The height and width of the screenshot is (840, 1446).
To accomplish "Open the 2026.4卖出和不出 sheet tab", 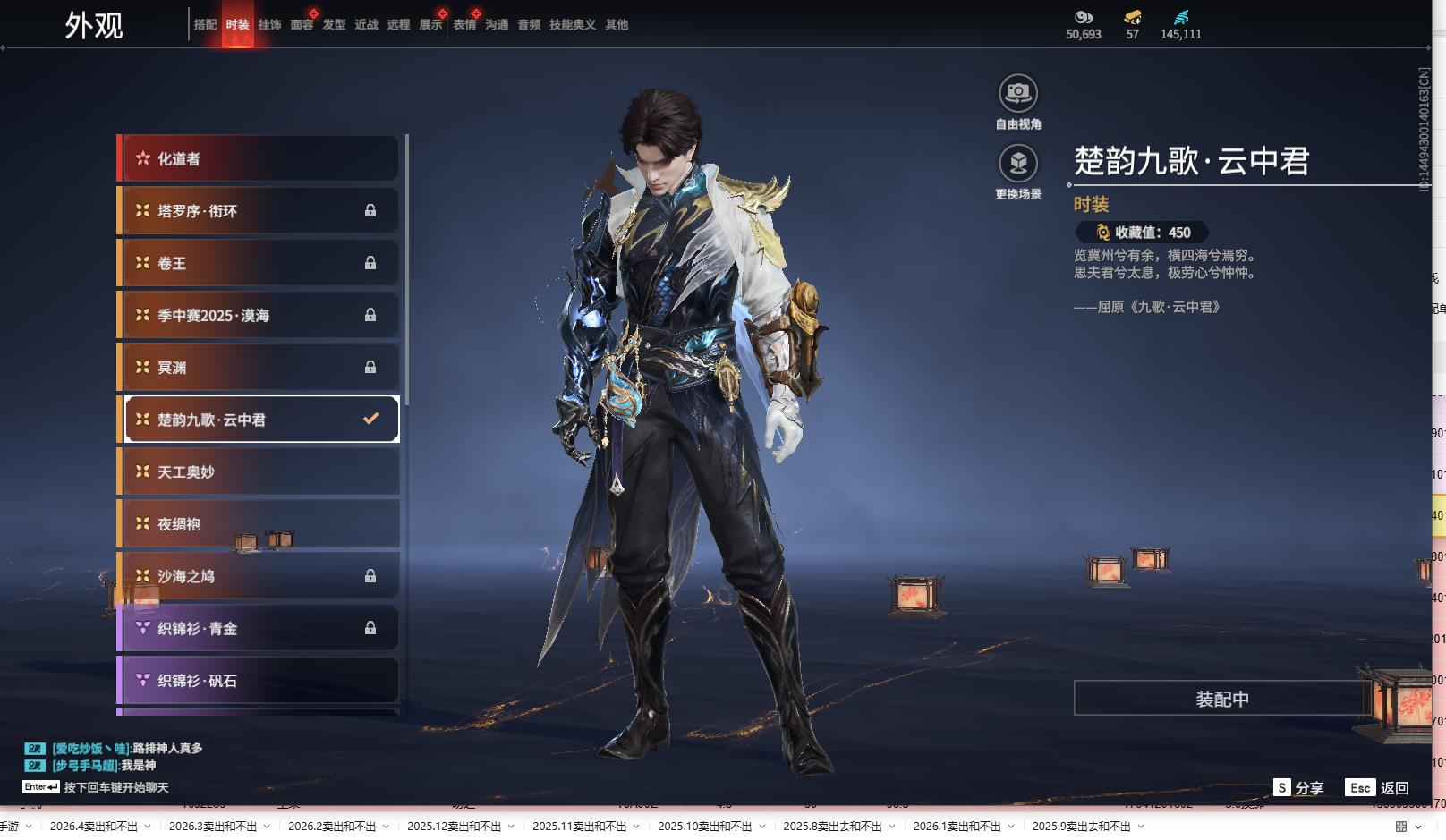I will point(93,827).
